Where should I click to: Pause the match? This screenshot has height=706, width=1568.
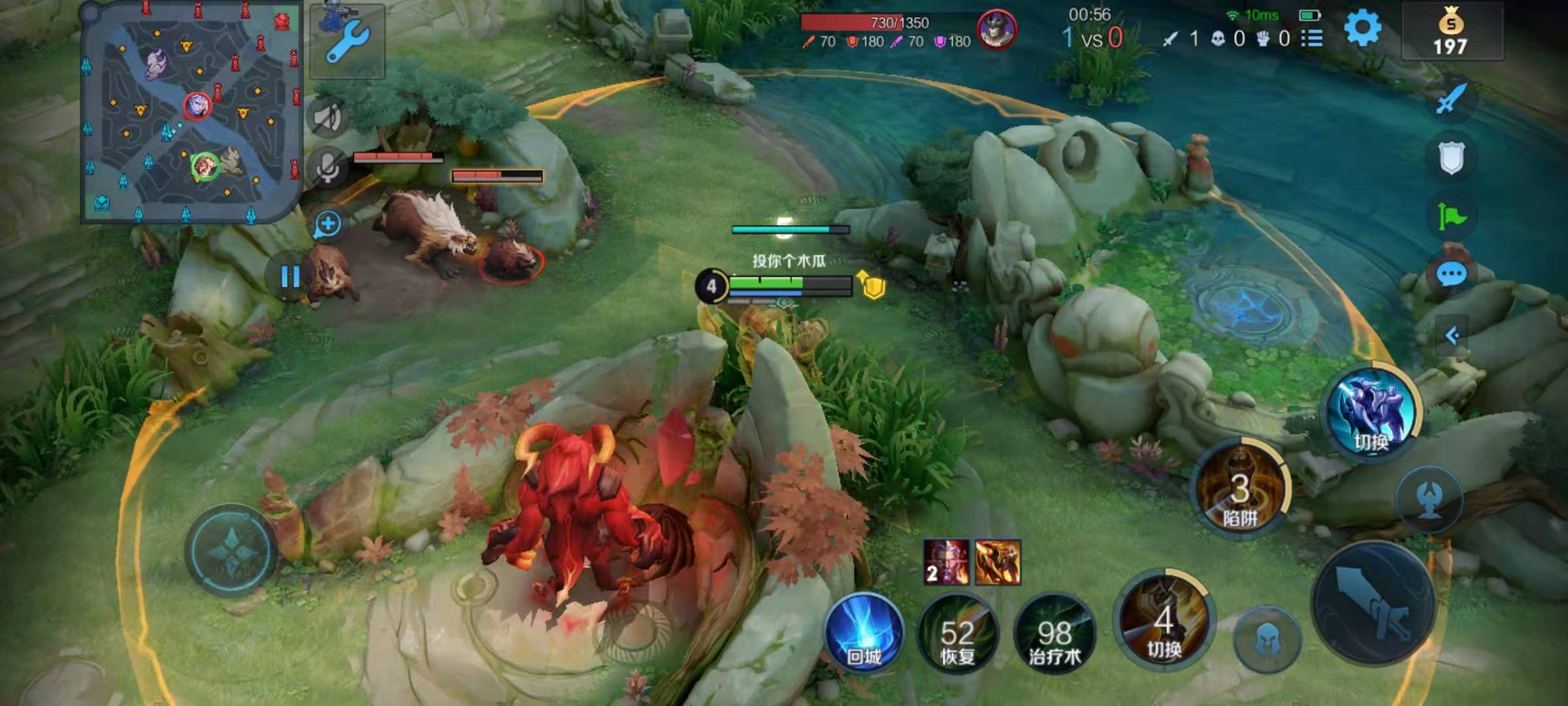(290, 277)
